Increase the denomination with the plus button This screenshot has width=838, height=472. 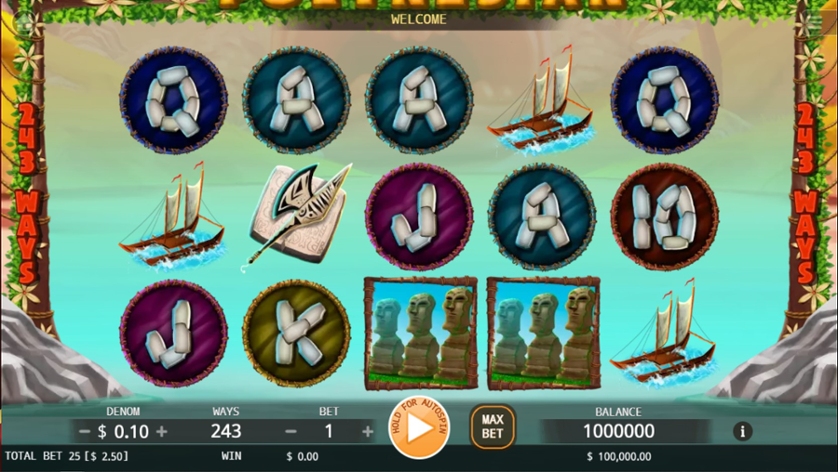pyautogui.click(x=162, y=432)
